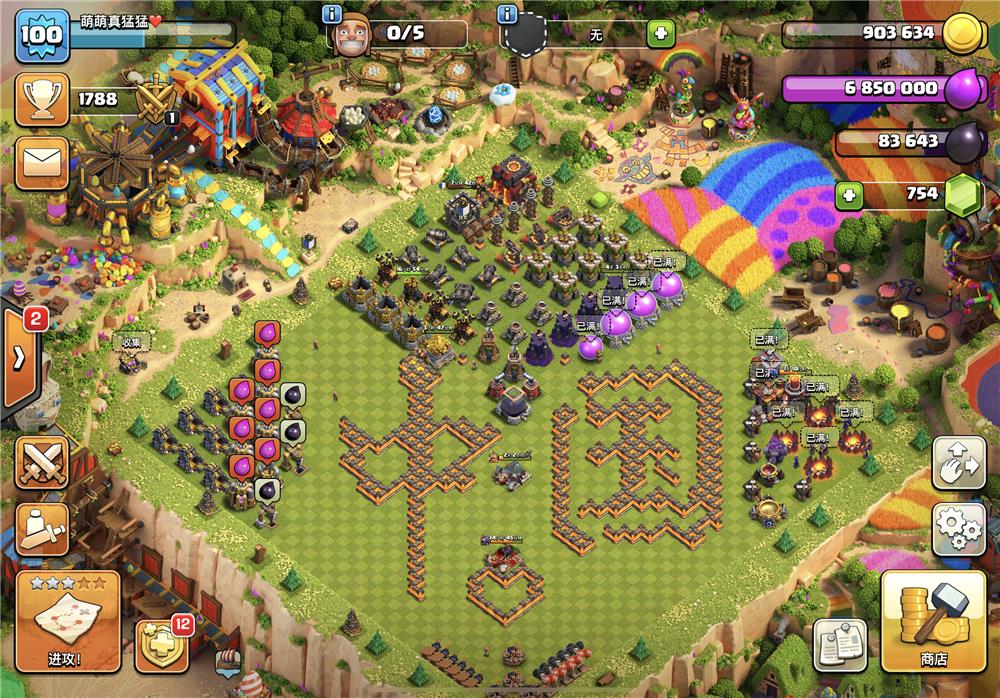1000x698 pixels.
Task: Select the purple elixir resource bar
Action: click(870, 88)
